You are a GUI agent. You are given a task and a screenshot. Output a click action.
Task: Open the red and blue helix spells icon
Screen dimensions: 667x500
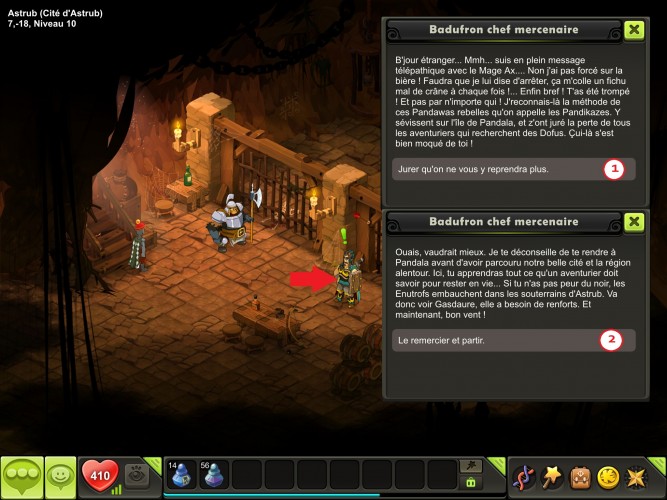pos(523,476)
